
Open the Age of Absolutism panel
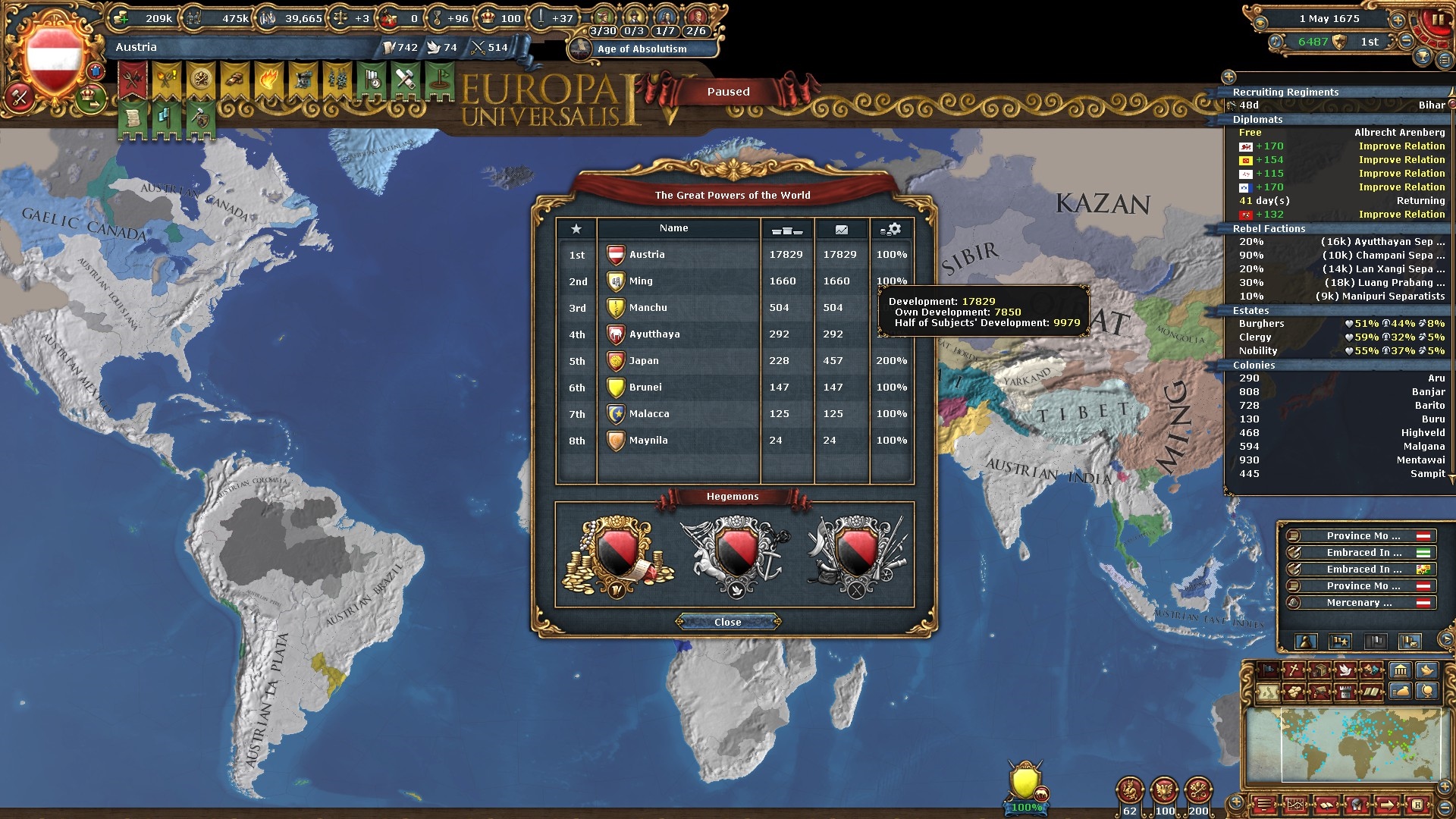642,49
